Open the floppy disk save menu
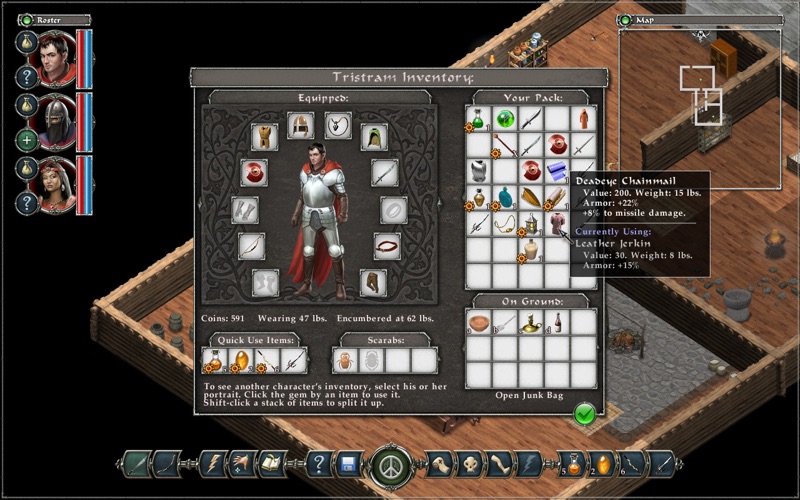Image resolution: width=800 pixels, height=500 pixels. [x=349, y=463]
